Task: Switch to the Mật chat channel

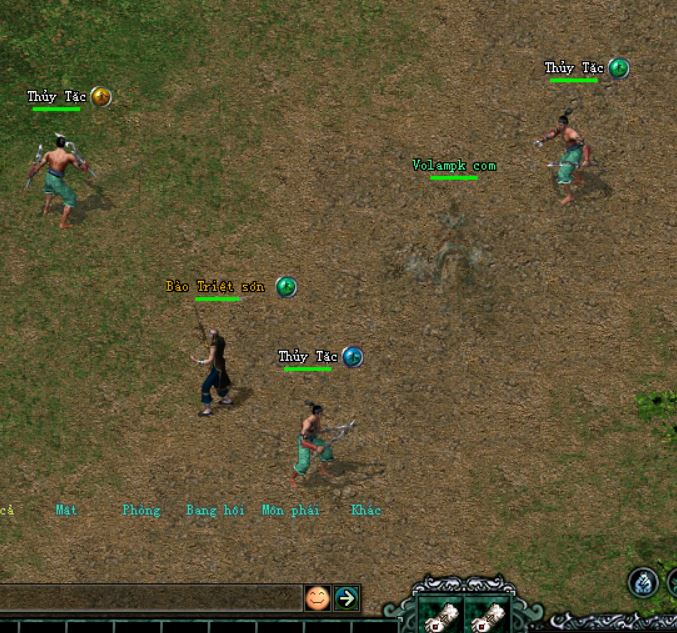Action: tap(66, 510)
